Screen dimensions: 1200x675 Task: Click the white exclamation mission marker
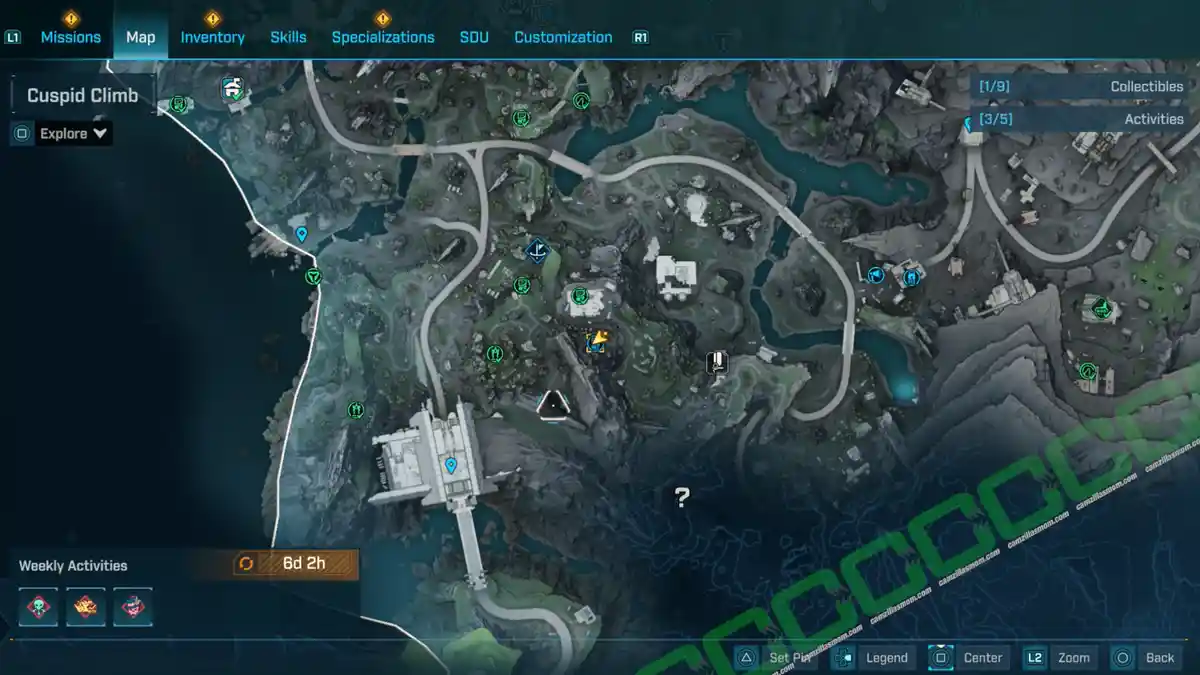(716, 362)
